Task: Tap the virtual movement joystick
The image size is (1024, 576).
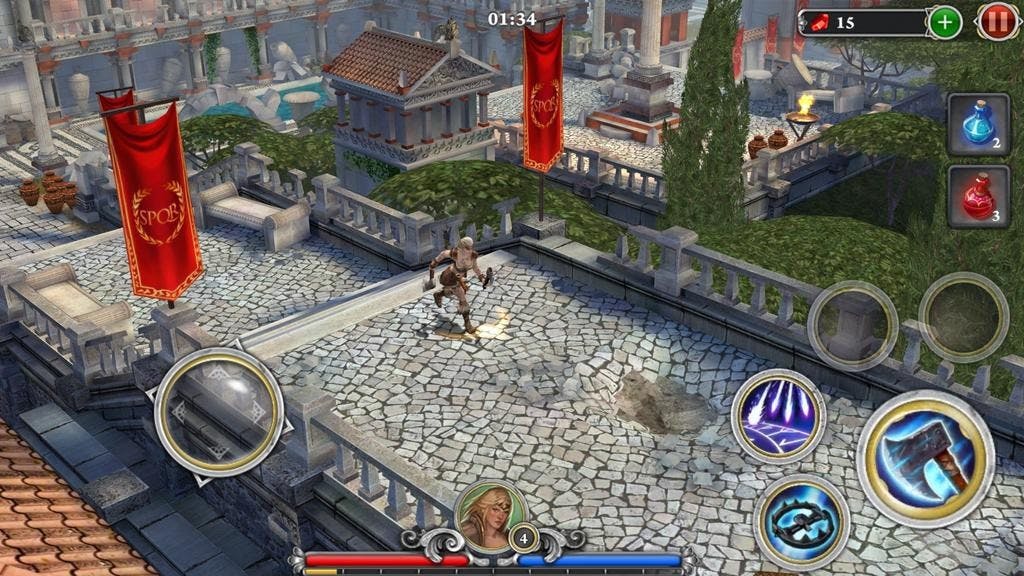Action: click(x=219, y=411)
